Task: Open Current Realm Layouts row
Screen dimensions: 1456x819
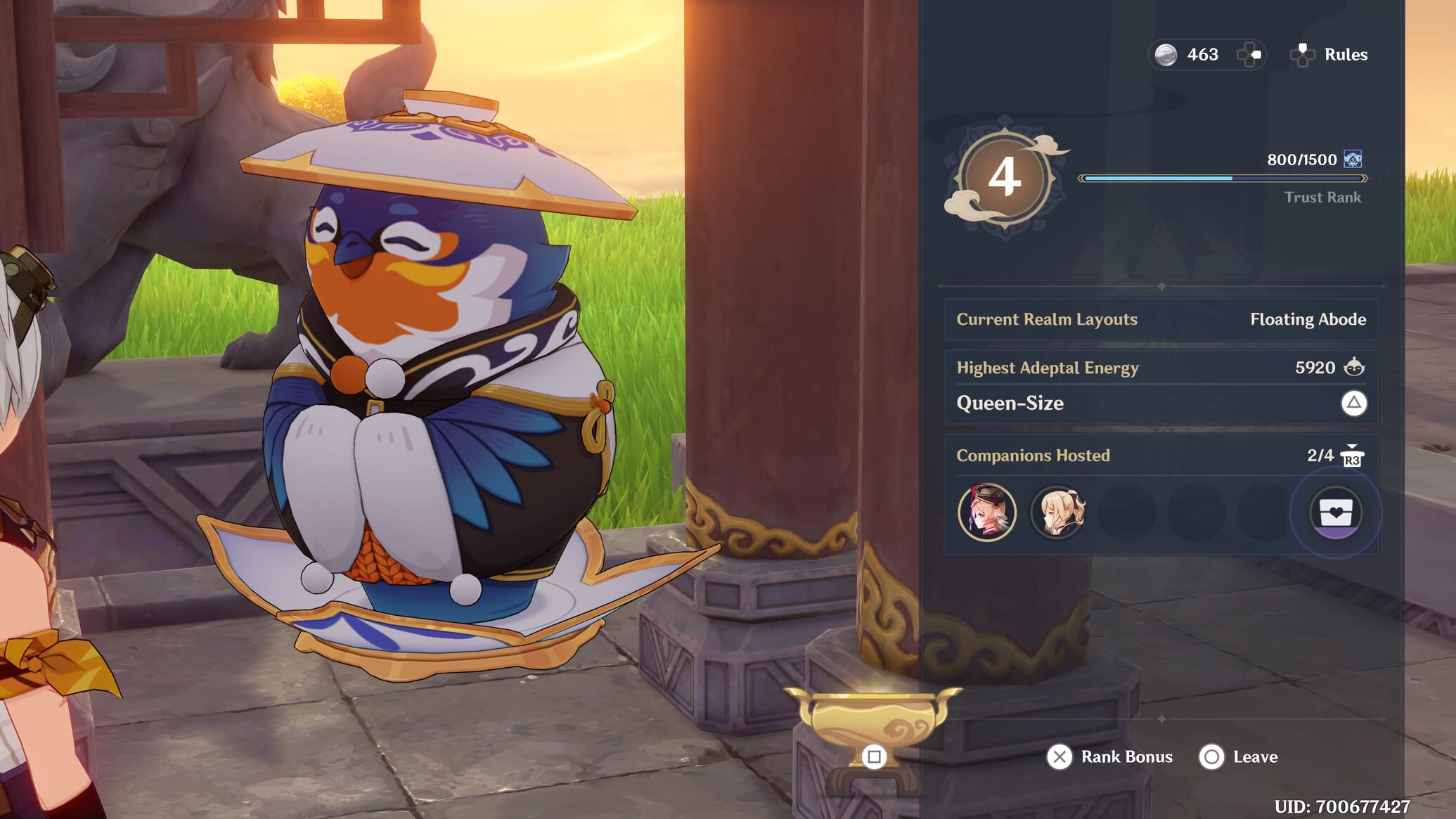Action: [x=1161, y=320]
